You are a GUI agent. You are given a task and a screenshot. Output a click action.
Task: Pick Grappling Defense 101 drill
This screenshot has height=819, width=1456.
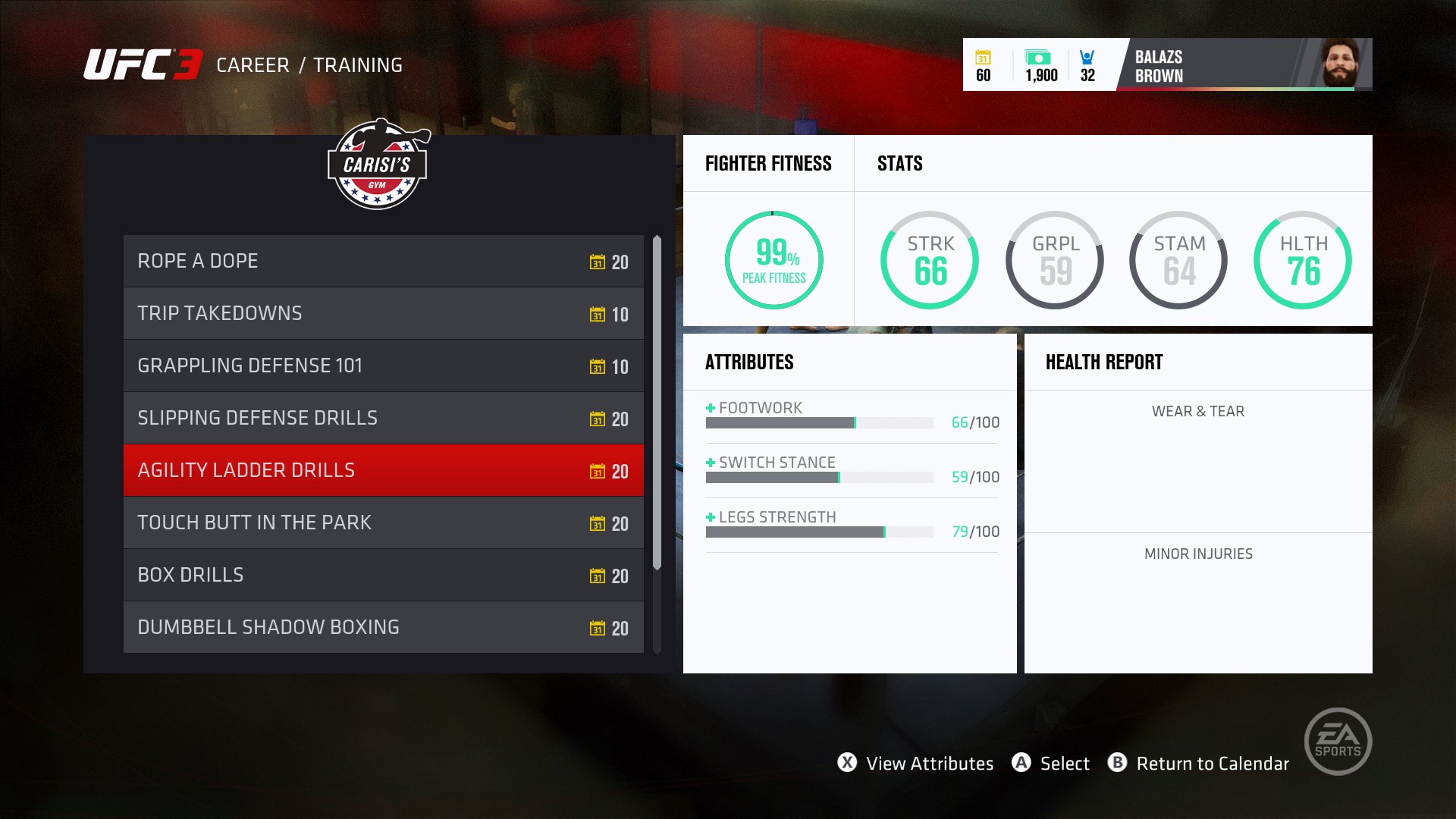pos(383,366)
